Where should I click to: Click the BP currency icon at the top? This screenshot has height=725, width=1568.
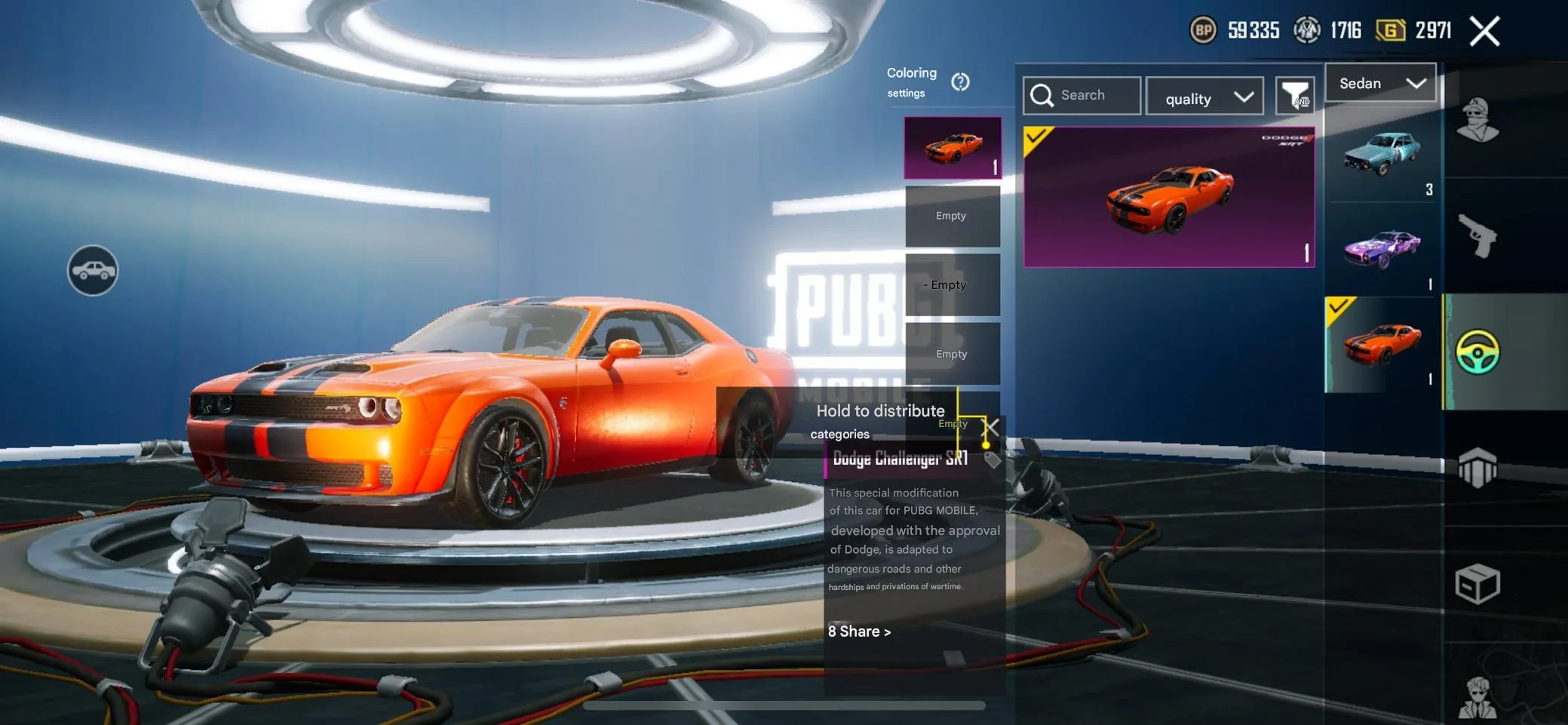coord(1204,30)
